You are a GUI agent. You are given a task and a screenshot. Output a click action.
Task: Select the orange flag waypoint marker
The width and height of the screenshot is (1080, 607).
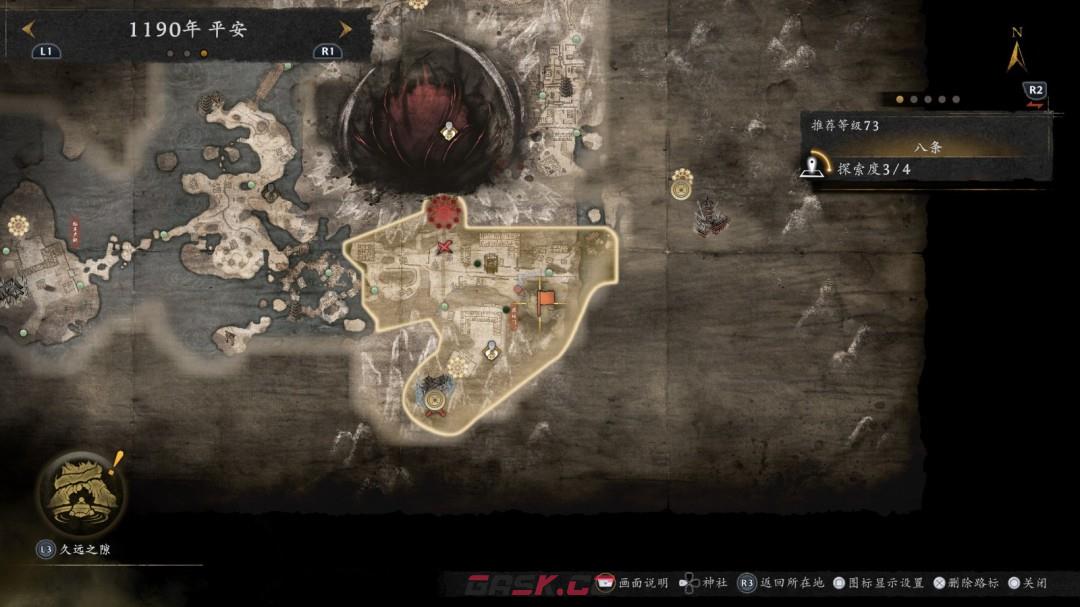click(x=545, y=298)
